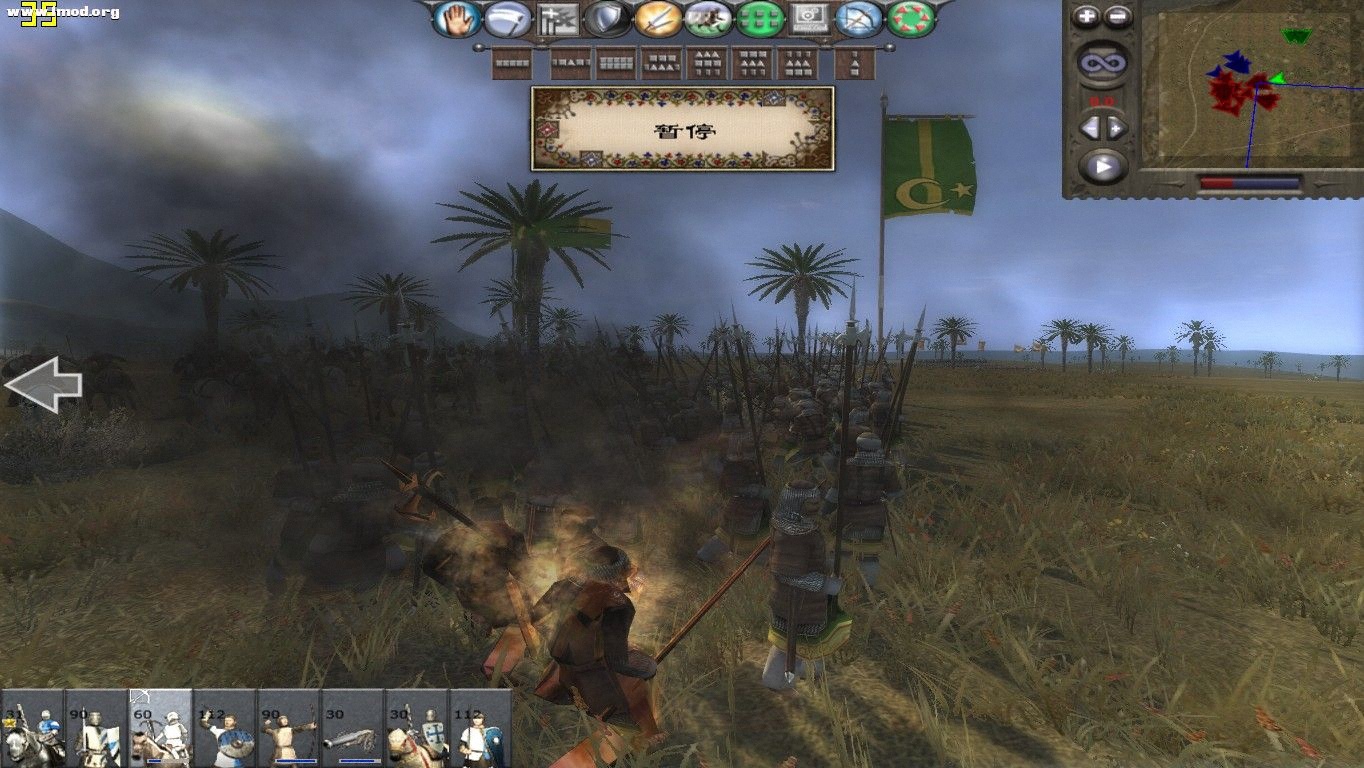Viewport: 1364px width, 768px height.
Task: Click the minimap zoom plus button
Action: pos(1086,16)
